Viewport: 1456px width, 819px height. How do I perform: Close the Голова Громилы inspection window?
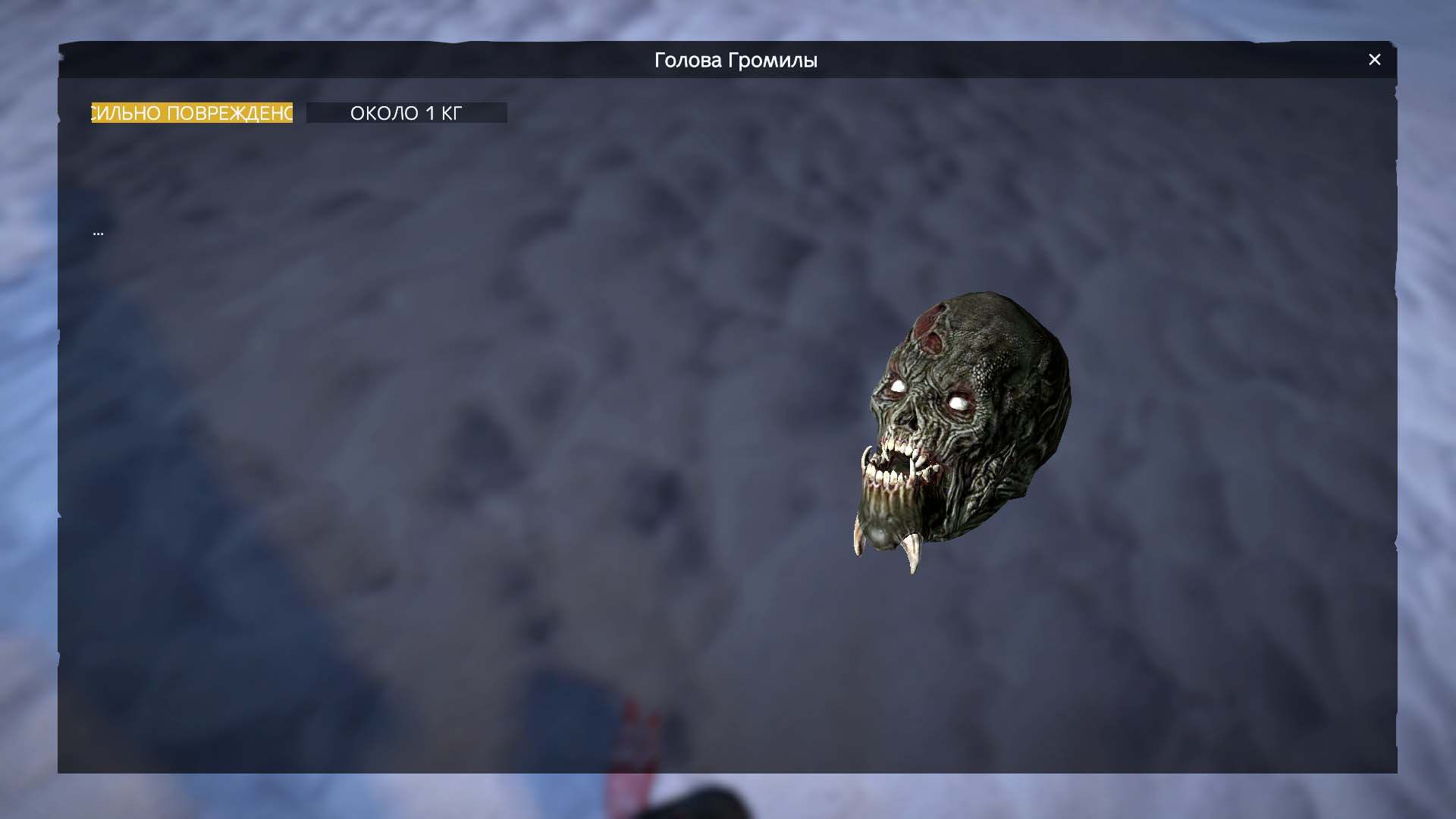(x=1374, y=60)
